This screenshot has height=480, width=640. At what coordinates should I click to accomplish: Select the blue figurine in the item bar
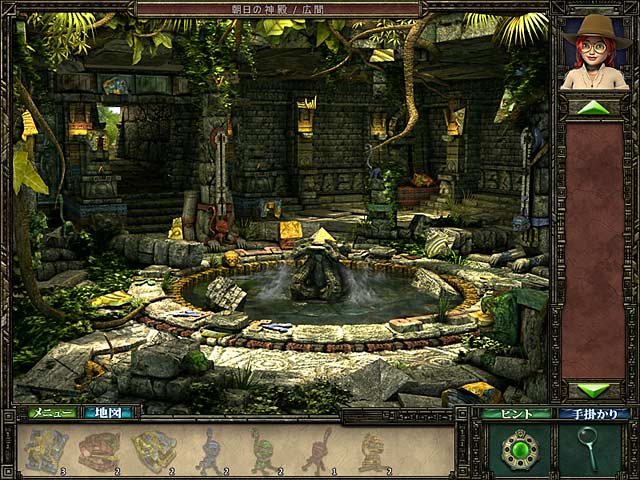pos(211,449)
